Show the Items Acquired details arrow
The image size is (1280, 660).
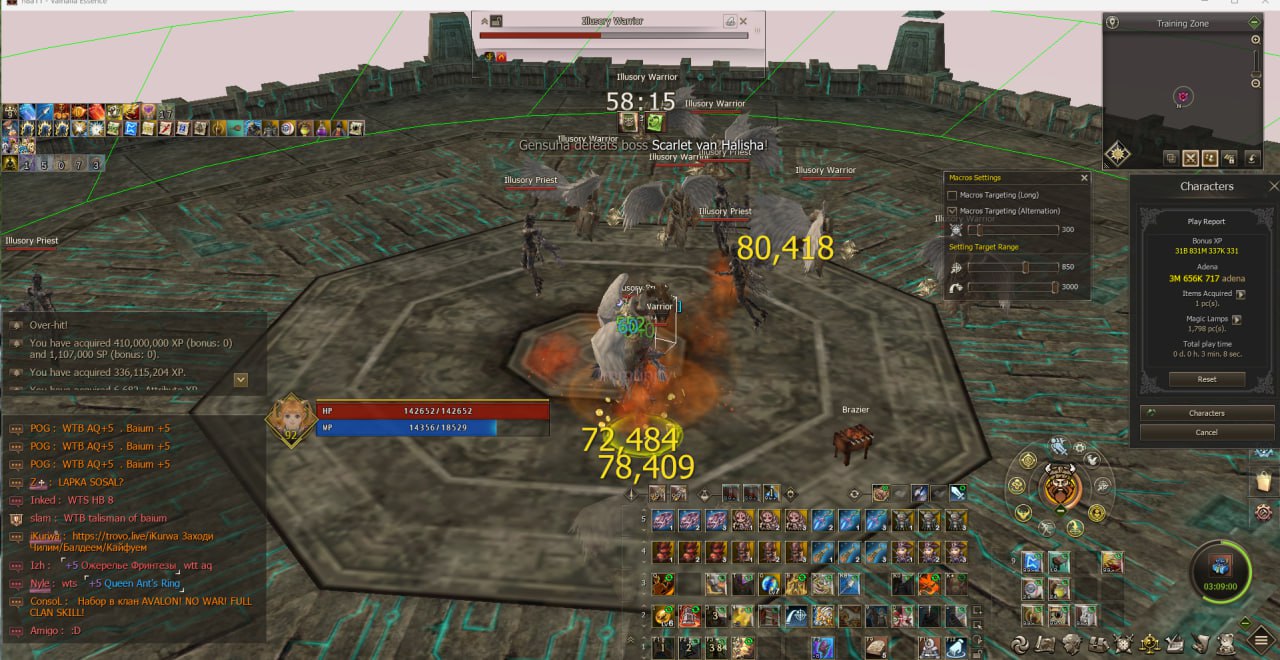point(1241,294)
